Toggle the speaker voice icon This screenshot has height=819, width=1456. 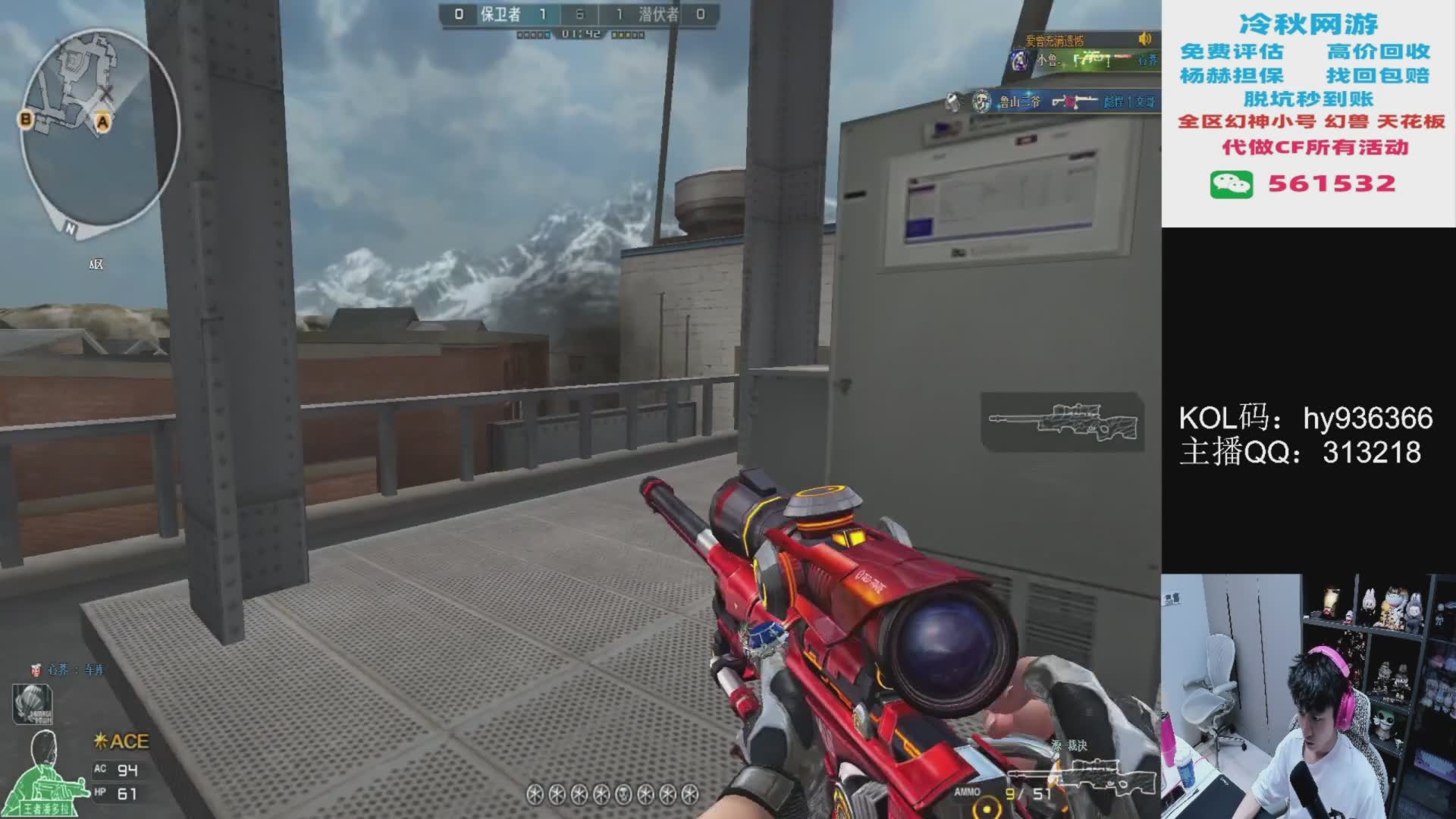click(x=1144, y=39)
